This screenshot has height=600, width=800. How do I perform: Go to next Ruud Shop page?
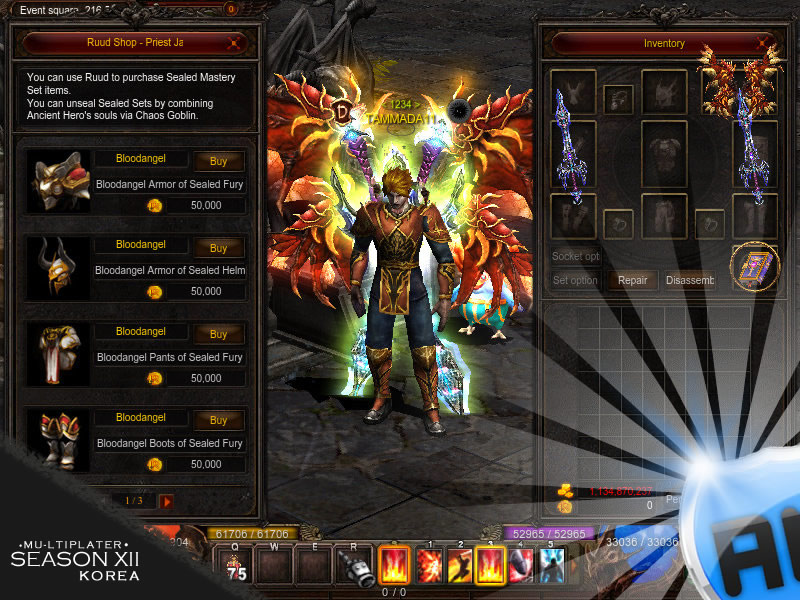coord(167,500)
